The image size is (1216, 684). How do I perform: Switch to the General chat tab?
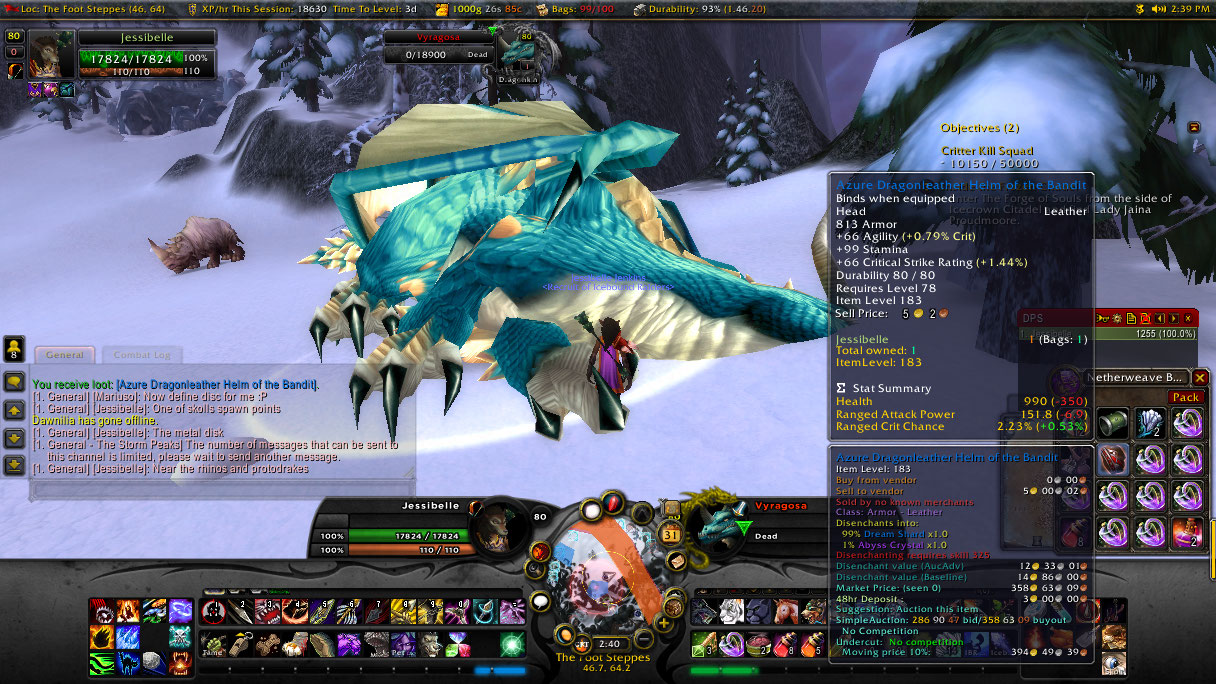64,355
